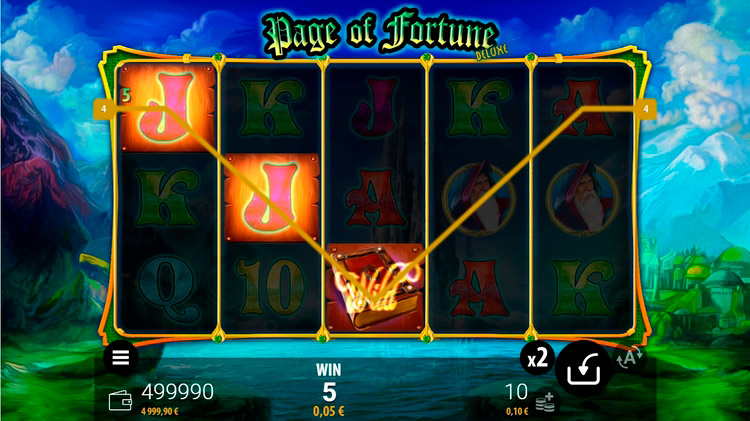
Task: Click the wallet balance icon
Action: 120,400
